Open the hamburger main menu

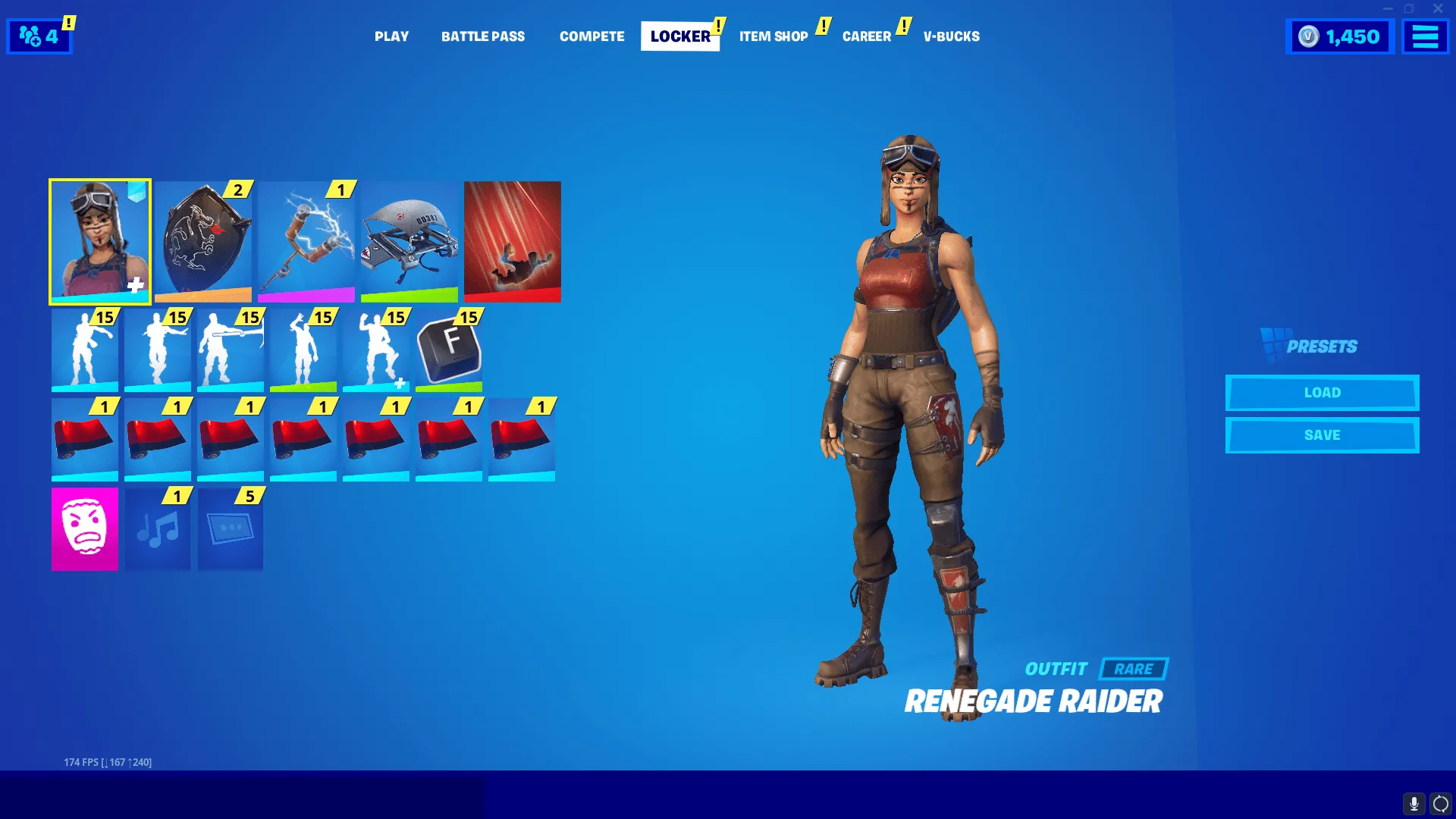1425,36
